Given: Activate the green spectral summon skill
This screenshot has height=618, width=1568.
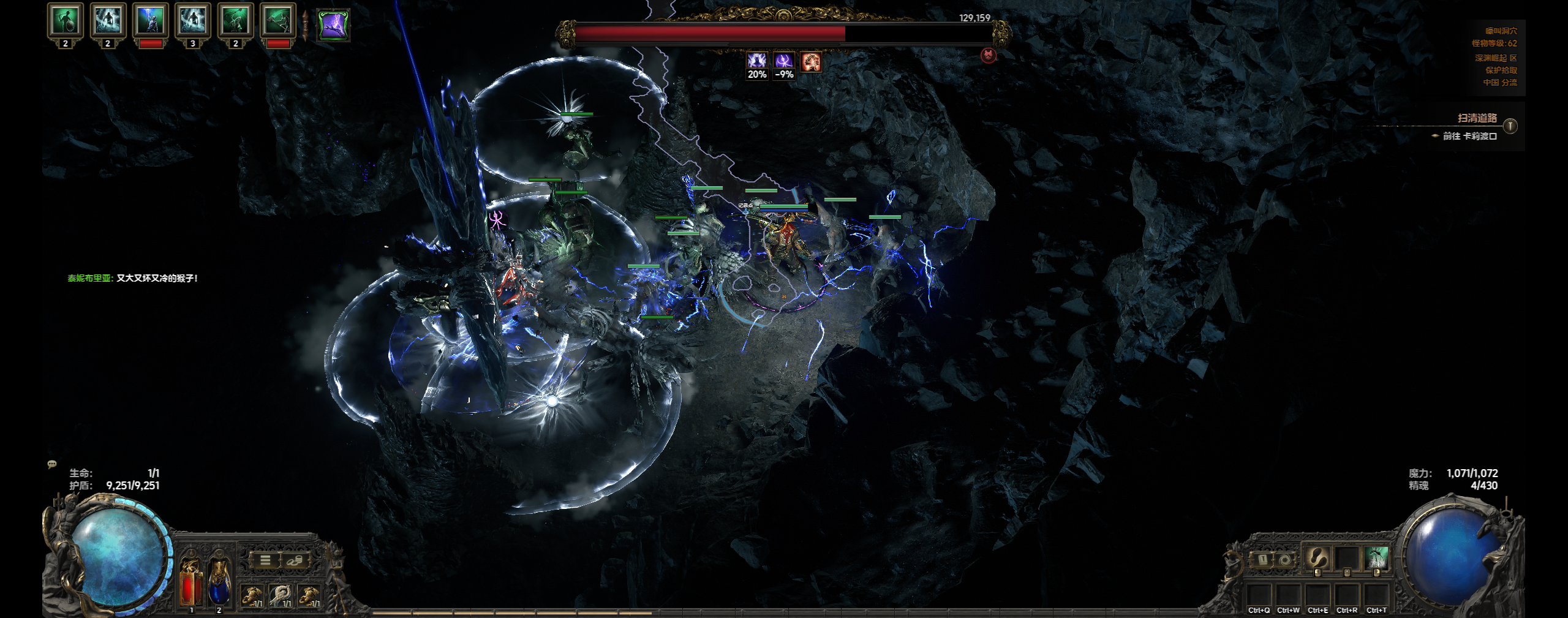Looking at the screenshot, I should tap(1376, 558).
